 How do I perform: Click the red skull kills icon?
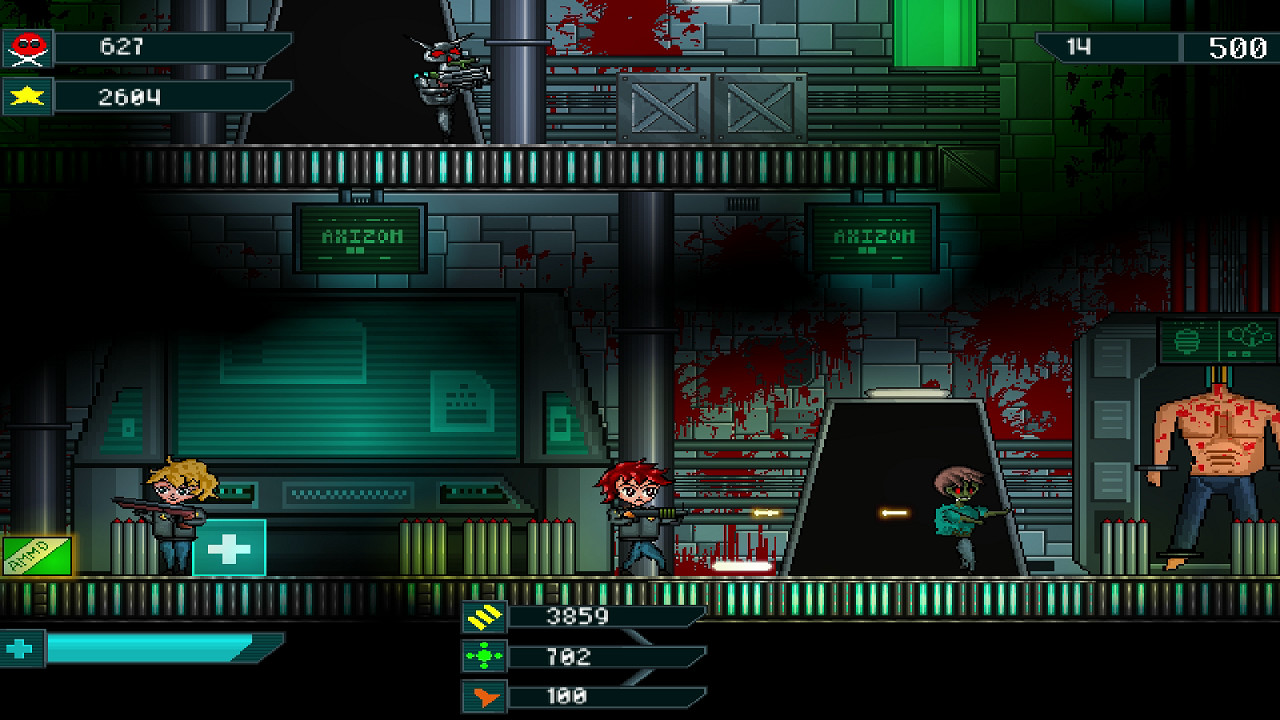coord(27,47)
